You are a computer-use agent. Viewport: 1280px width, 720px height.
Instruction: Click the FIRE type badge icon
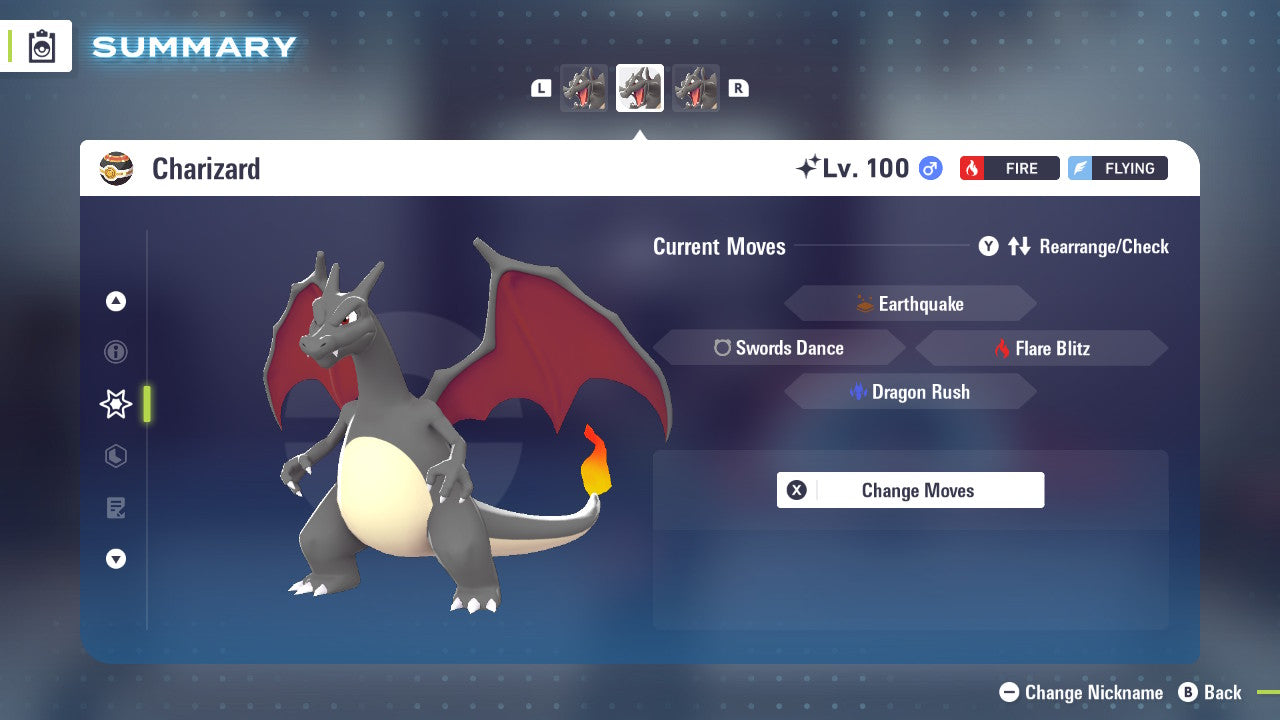1009,168
